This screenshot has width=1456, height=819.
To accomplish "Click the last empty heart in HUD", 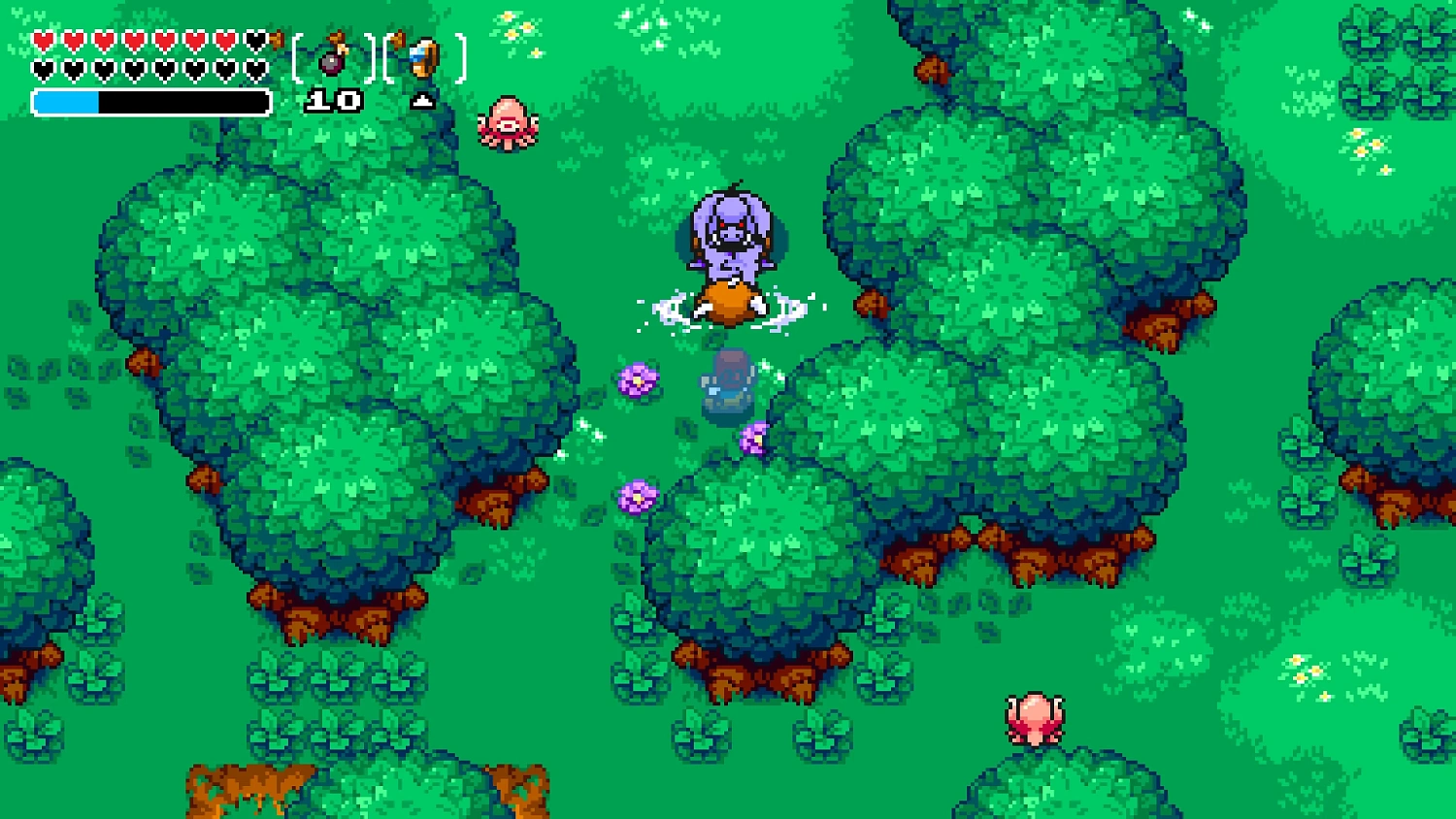I will click(257, 70).
